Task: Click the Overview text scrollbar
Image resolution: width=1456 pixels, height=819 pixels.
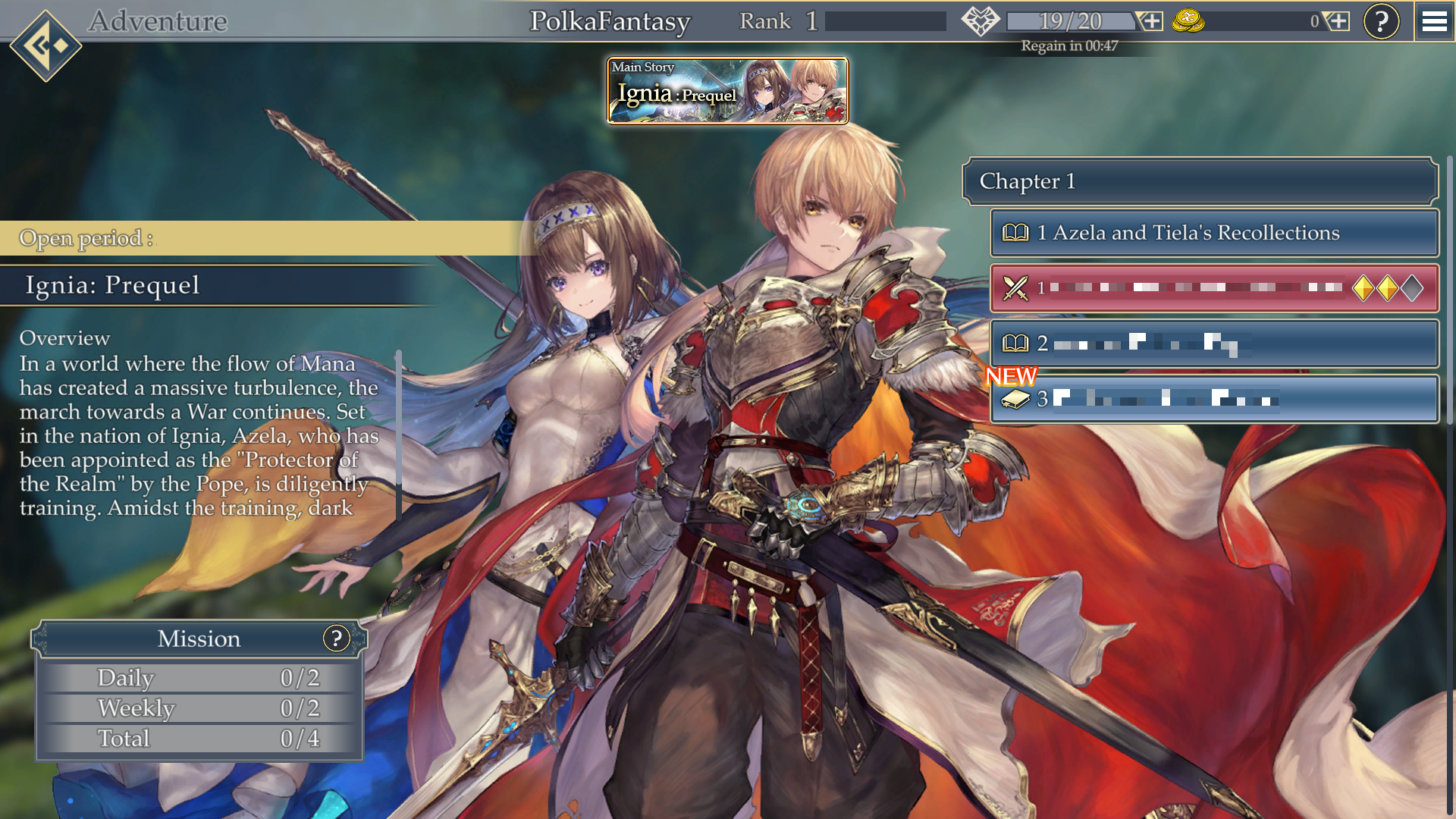Action: [397, 435]
